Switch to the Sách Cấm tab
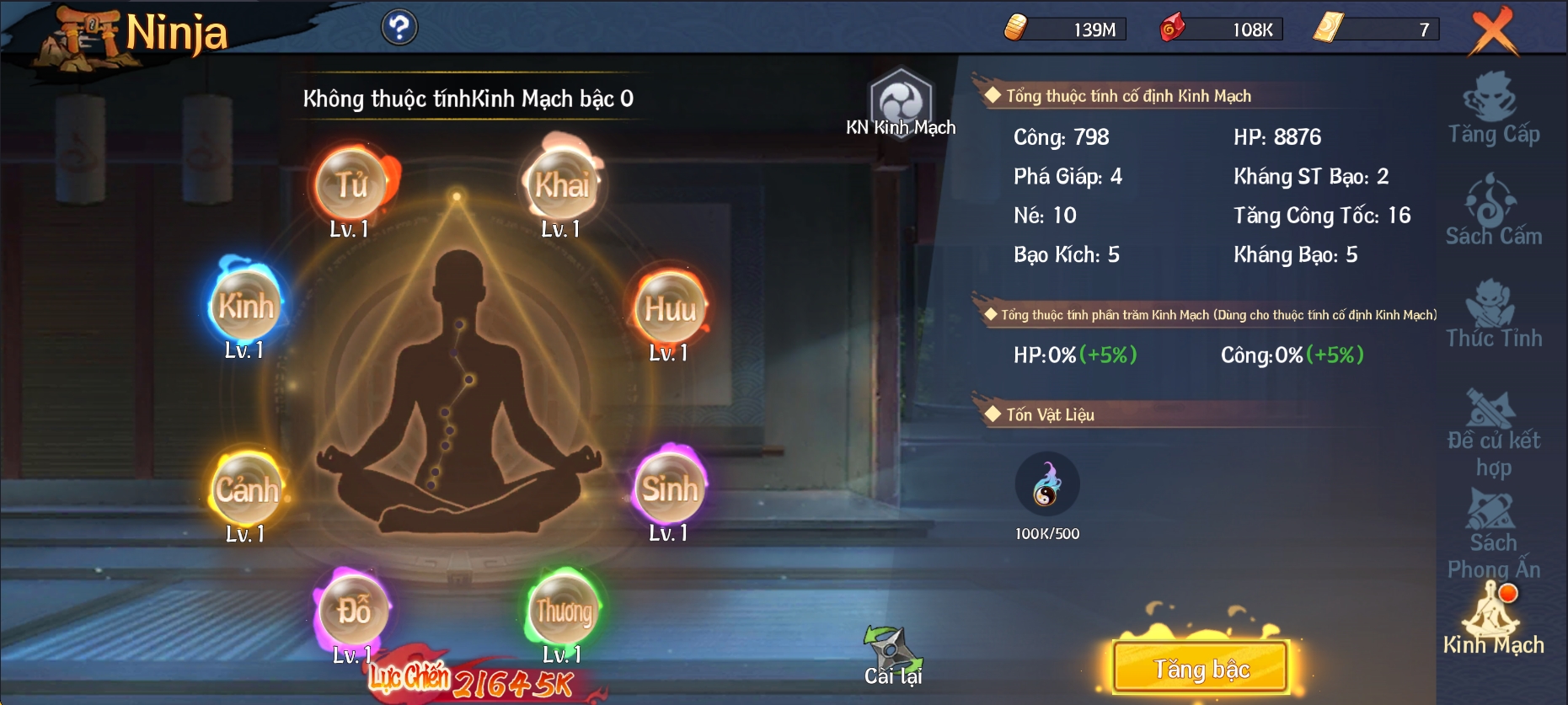Image resolution: width=1568 pixels, height=705 pixels. 1493,212
